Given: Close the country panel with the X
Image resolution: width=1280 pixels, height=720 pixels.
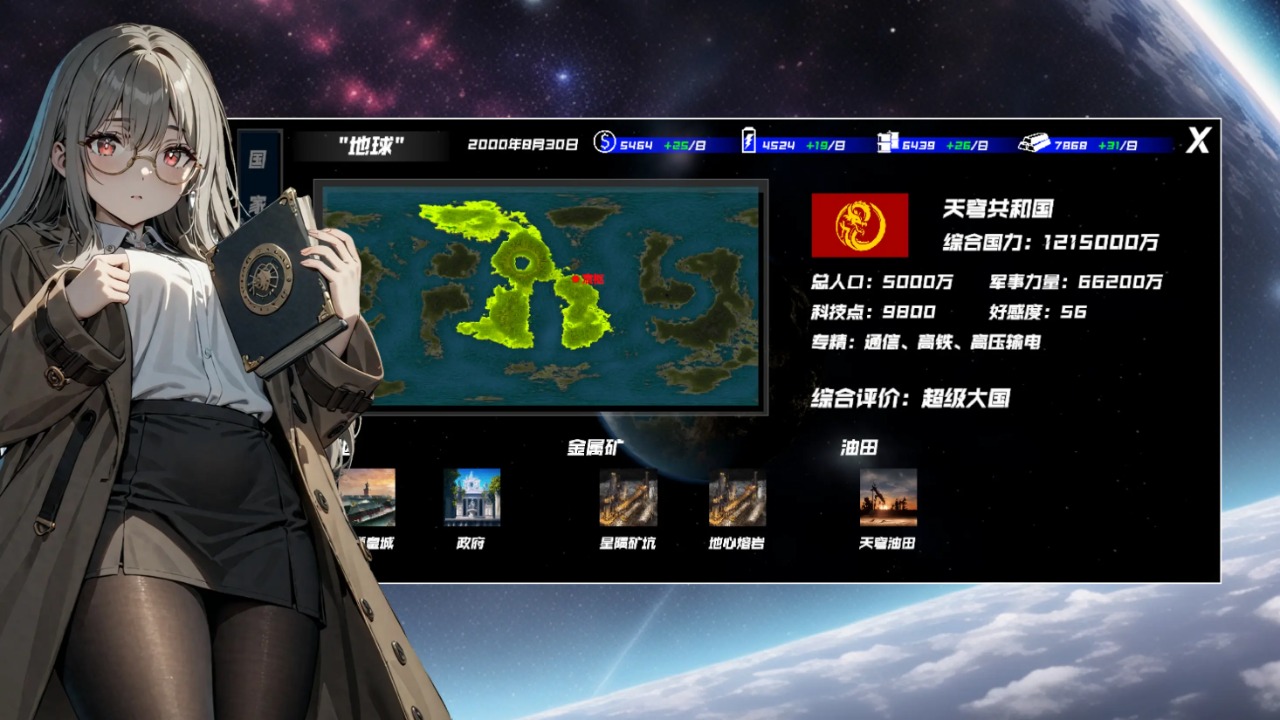Looking at the screenshot, I should (x=1199, y=141).
